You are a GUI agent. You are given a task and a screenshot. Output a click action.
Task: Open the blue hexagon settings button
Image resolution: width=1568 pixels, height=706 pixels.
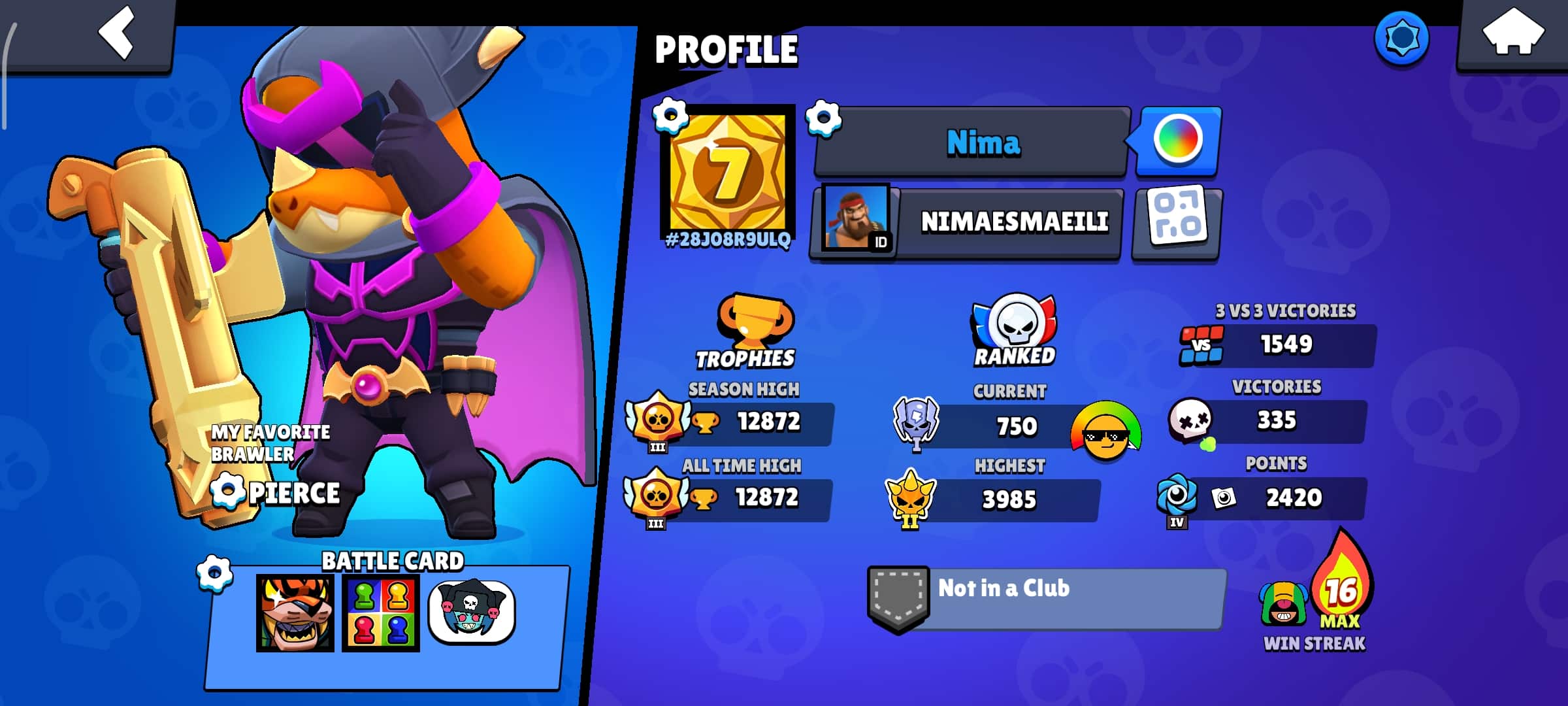1401,38
